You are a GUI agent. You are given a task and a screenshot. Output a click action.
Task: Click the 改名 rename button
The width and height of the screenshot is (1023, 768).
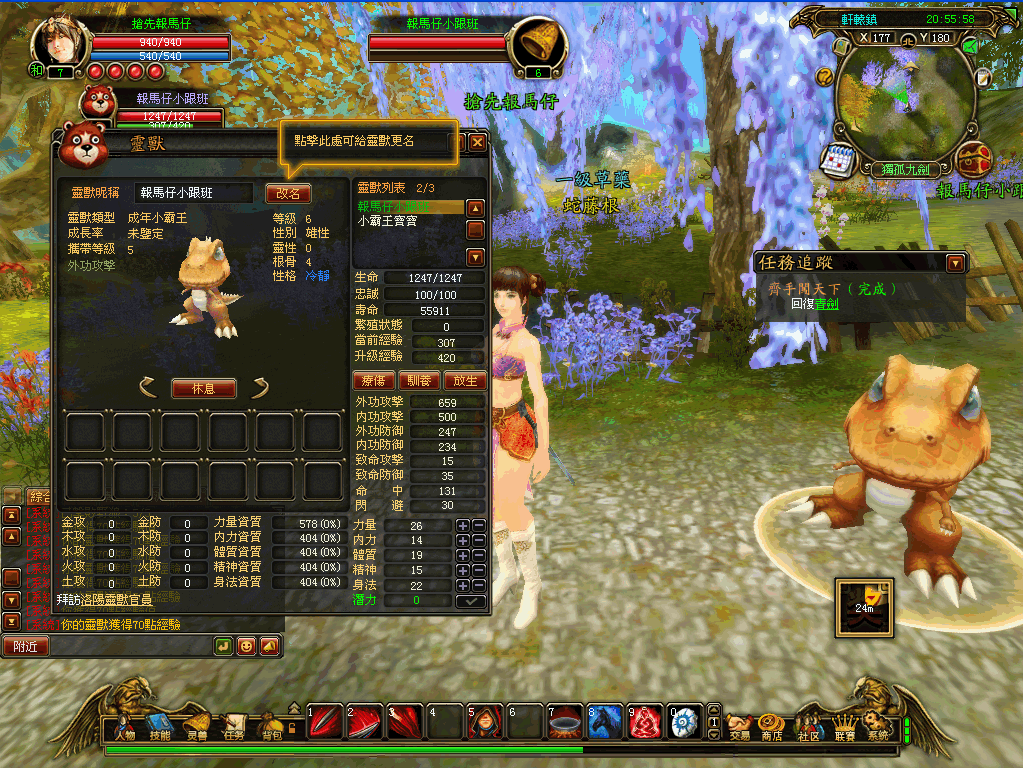[x=288, y=193]
